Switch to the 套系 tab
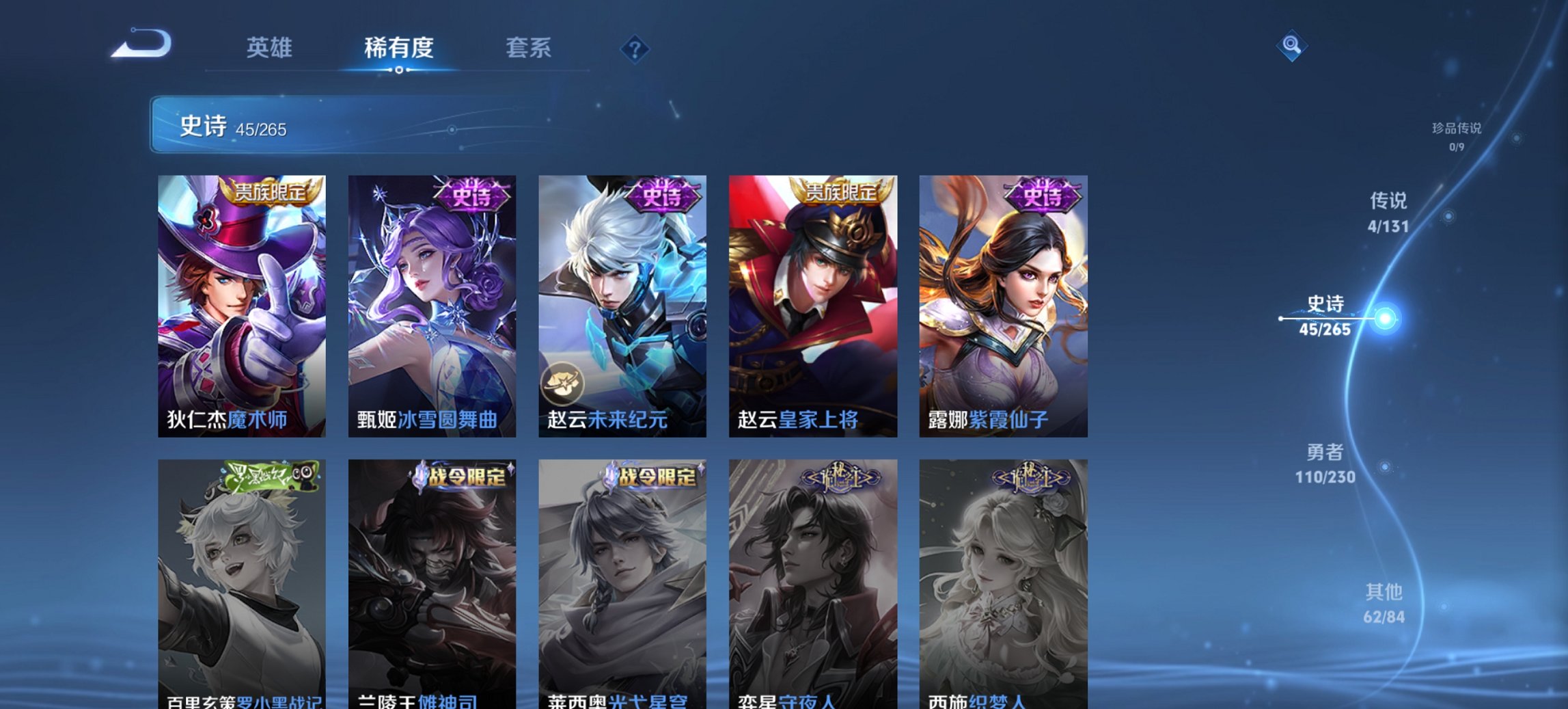 tap(529, 47)
